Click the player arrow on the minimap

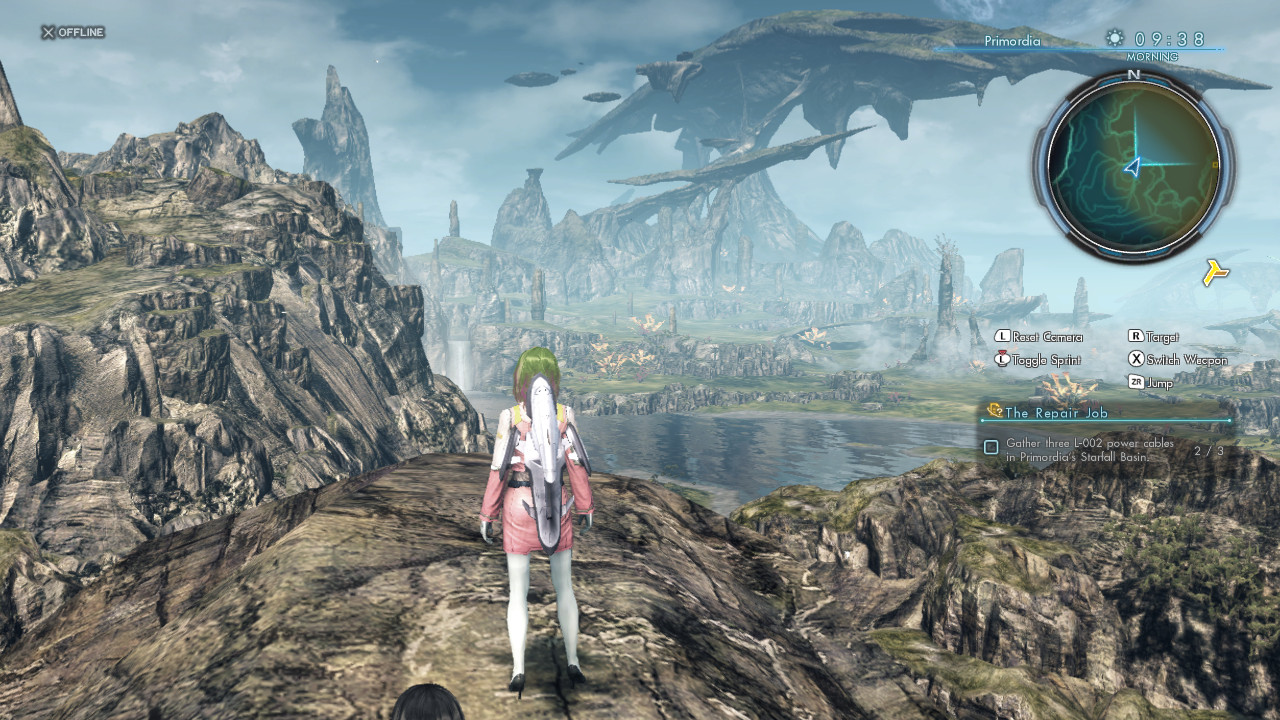[x=1132, y=167]
